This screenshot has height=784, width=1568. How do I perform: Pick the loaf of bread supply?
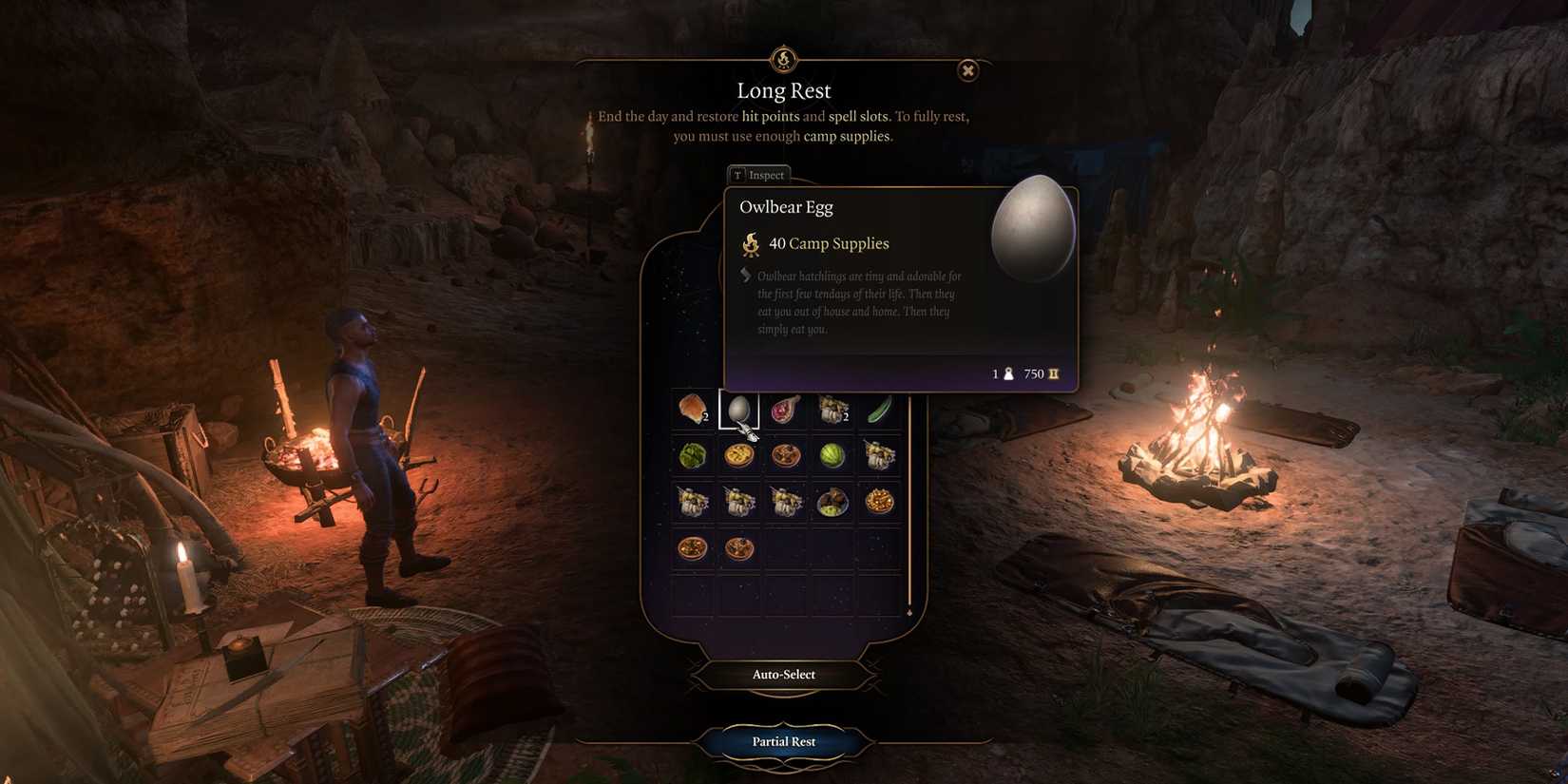tap(692, 409)
